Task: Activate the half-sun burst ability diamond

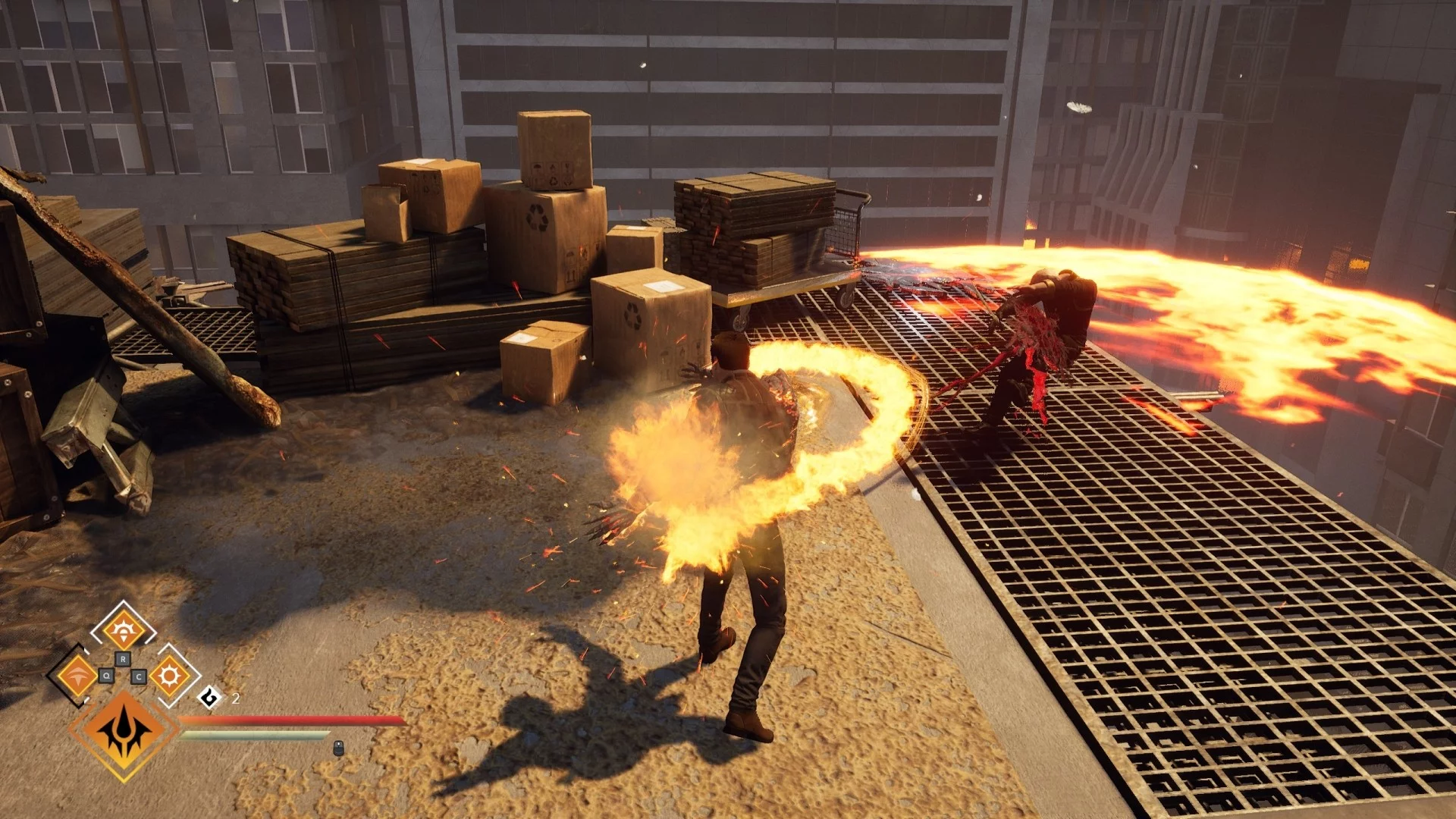Action: [x=123, y=629]
